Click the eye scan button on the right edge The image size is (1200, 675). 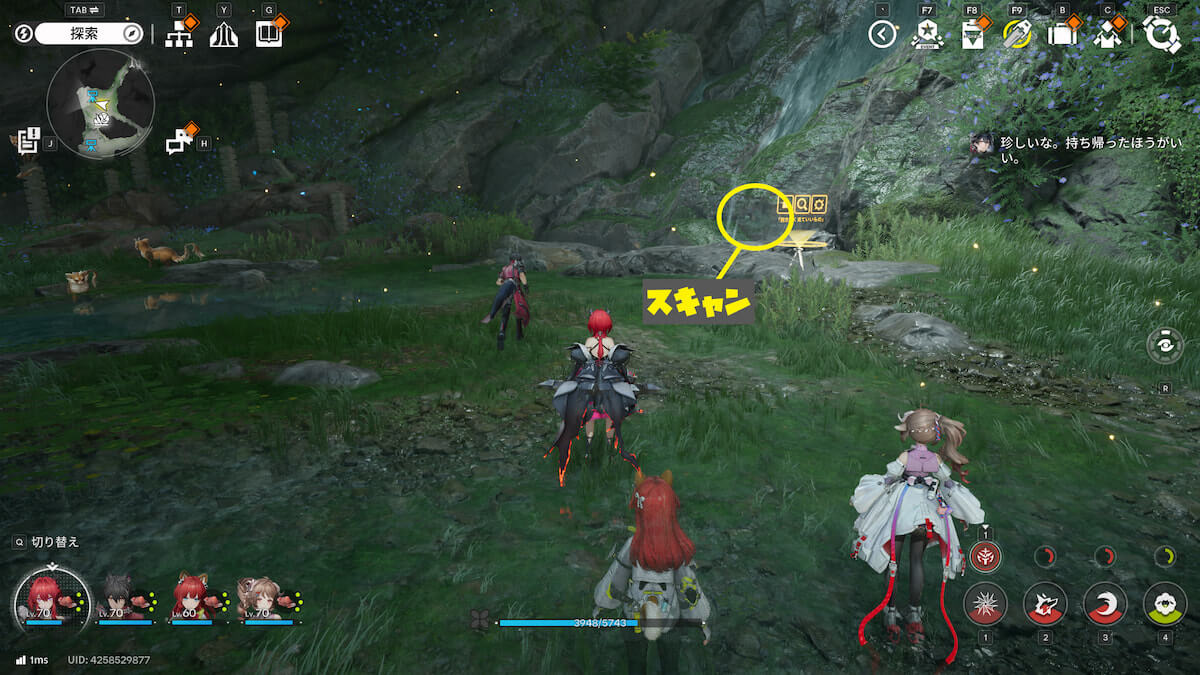(x=1165, y=345)
